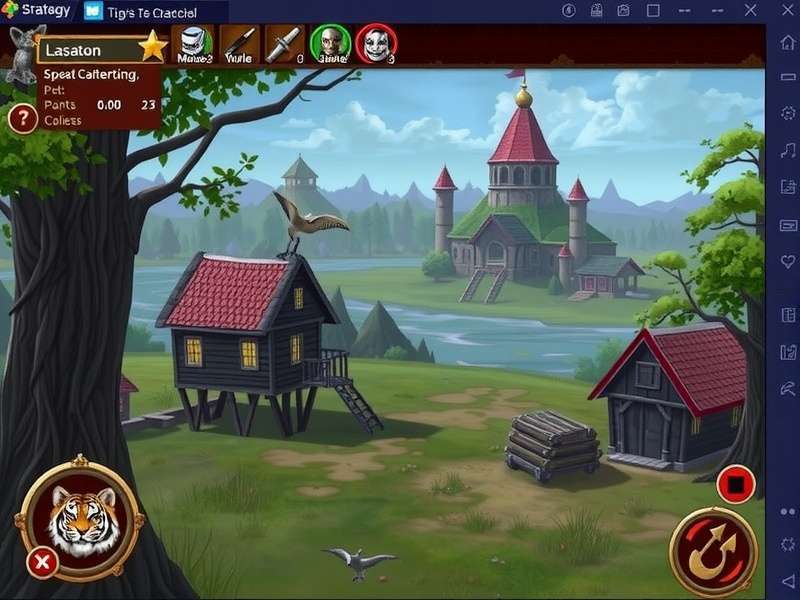The width and height of the screenshot is (800, 600).
Task: Click the grey cat avatar icon
Action: [20, 50]
